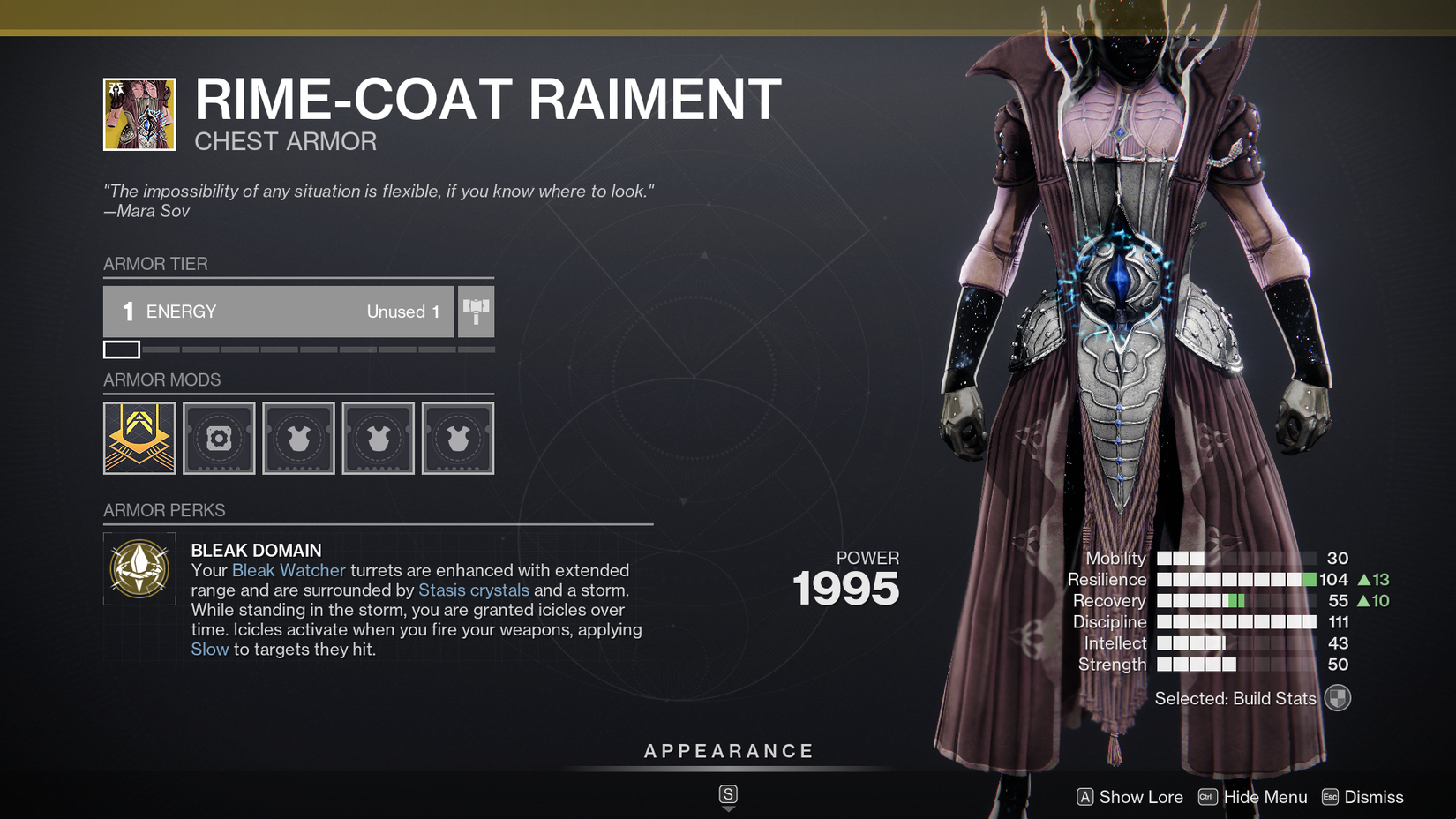
Task: Click the Resilience stat bar
Action: [1235, 579]
